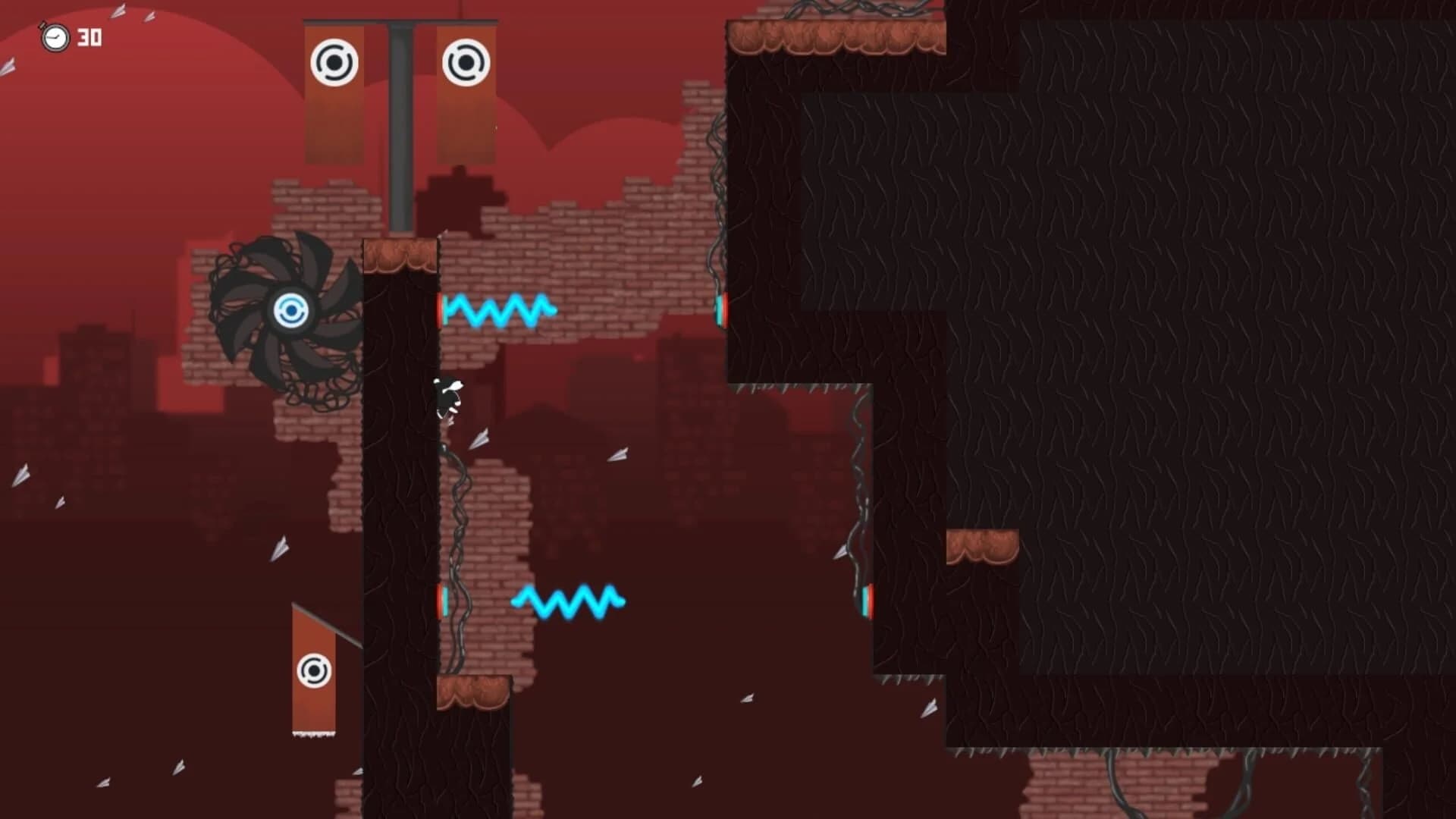This screenshot has height=819, width=1456.
Task: Select the timer count showing 30
Action: coord(89,35)
